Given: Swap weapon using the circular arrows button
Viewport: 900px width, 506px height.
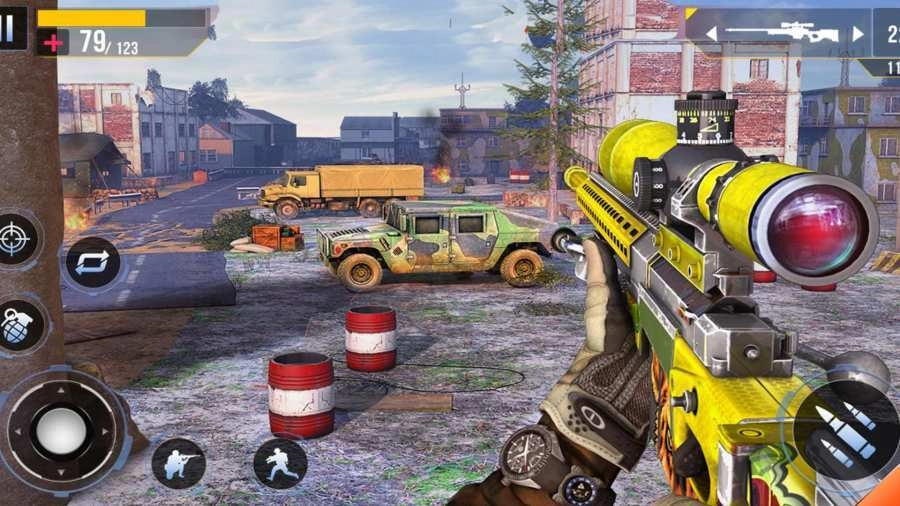Looking at the screenshot, I should (92, 264).
